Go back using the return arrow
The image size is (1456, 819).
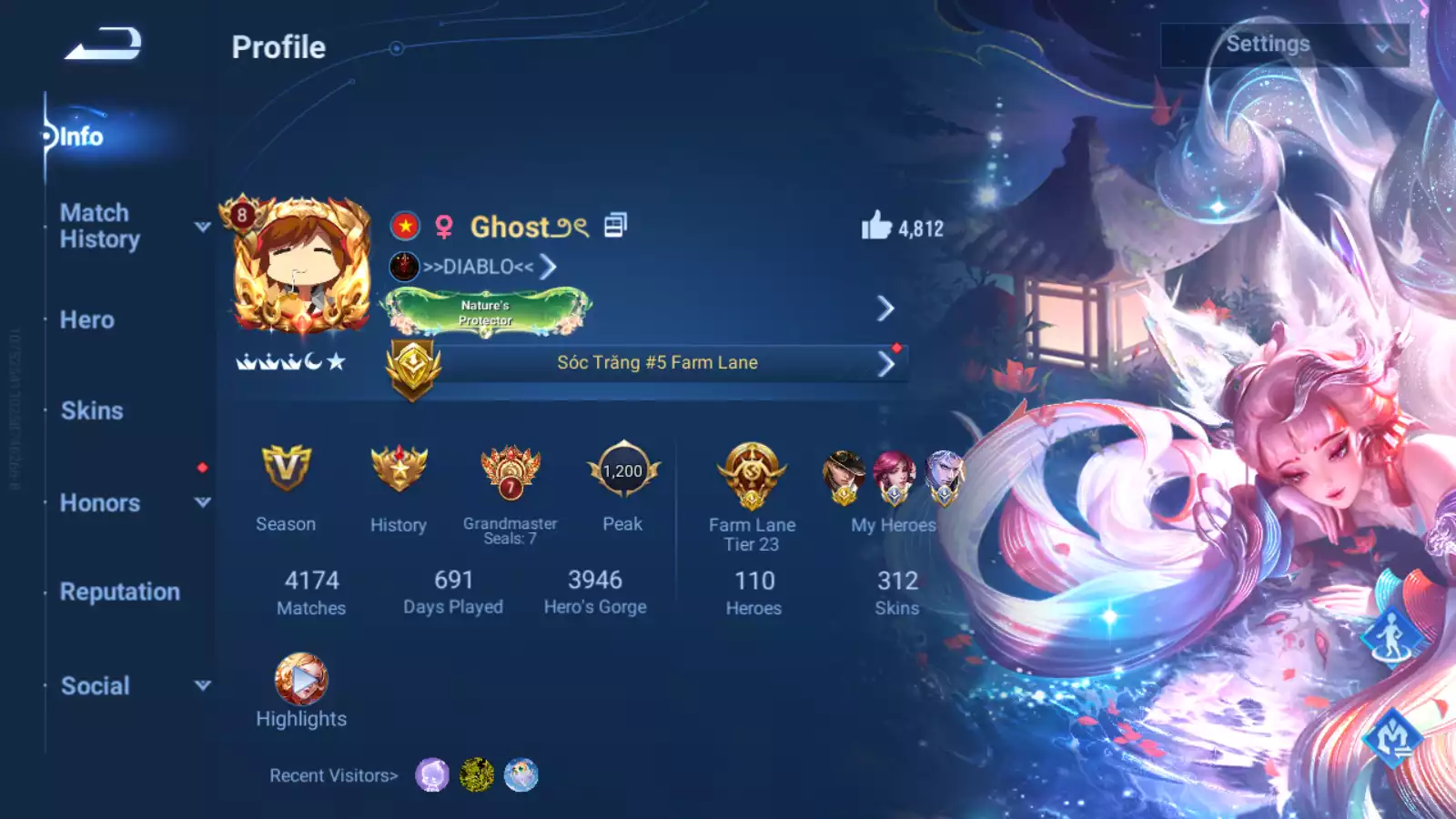[103, 44]
